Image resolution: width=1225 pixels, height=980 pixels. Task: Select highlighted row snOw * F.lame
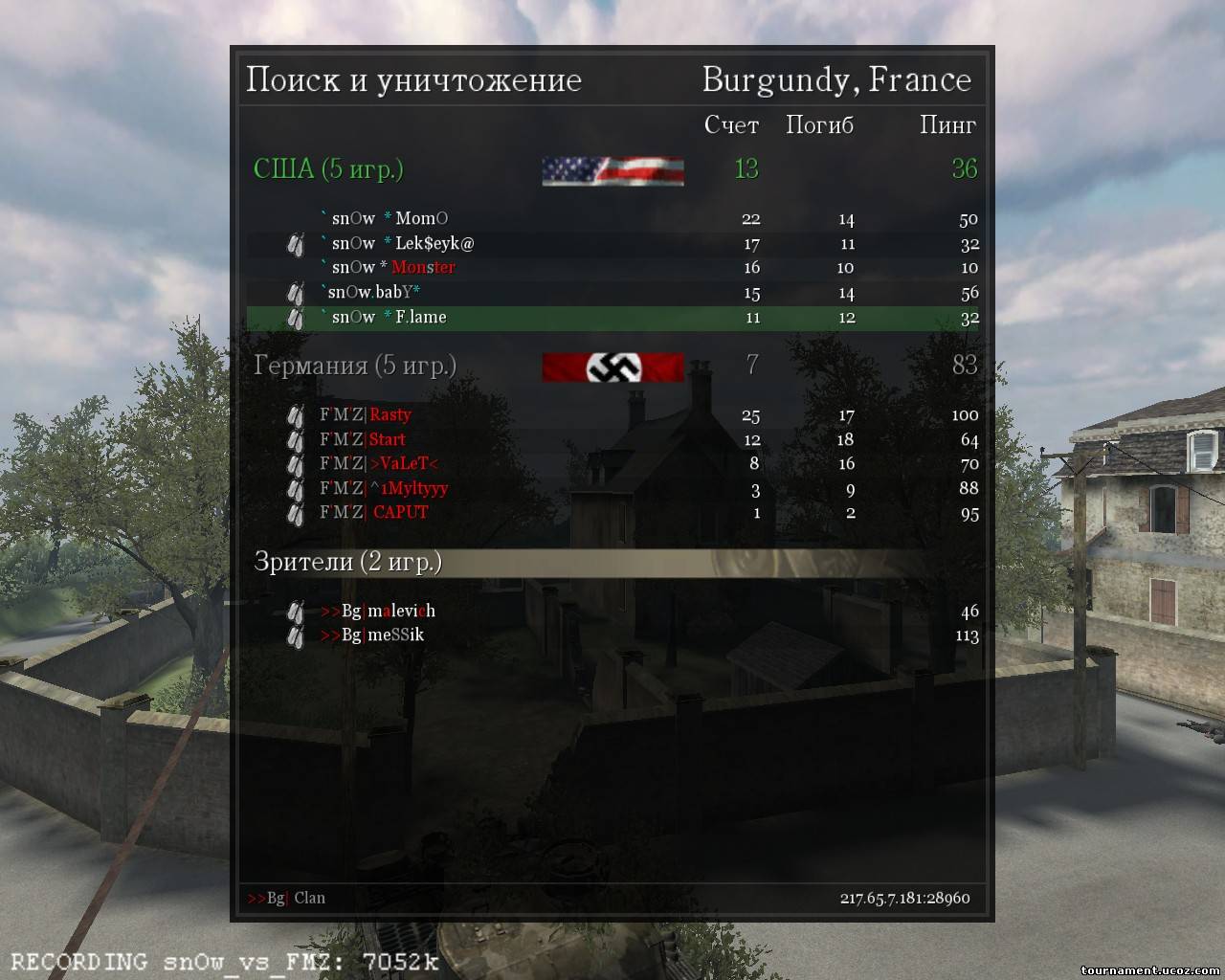(x=389, y=318)
